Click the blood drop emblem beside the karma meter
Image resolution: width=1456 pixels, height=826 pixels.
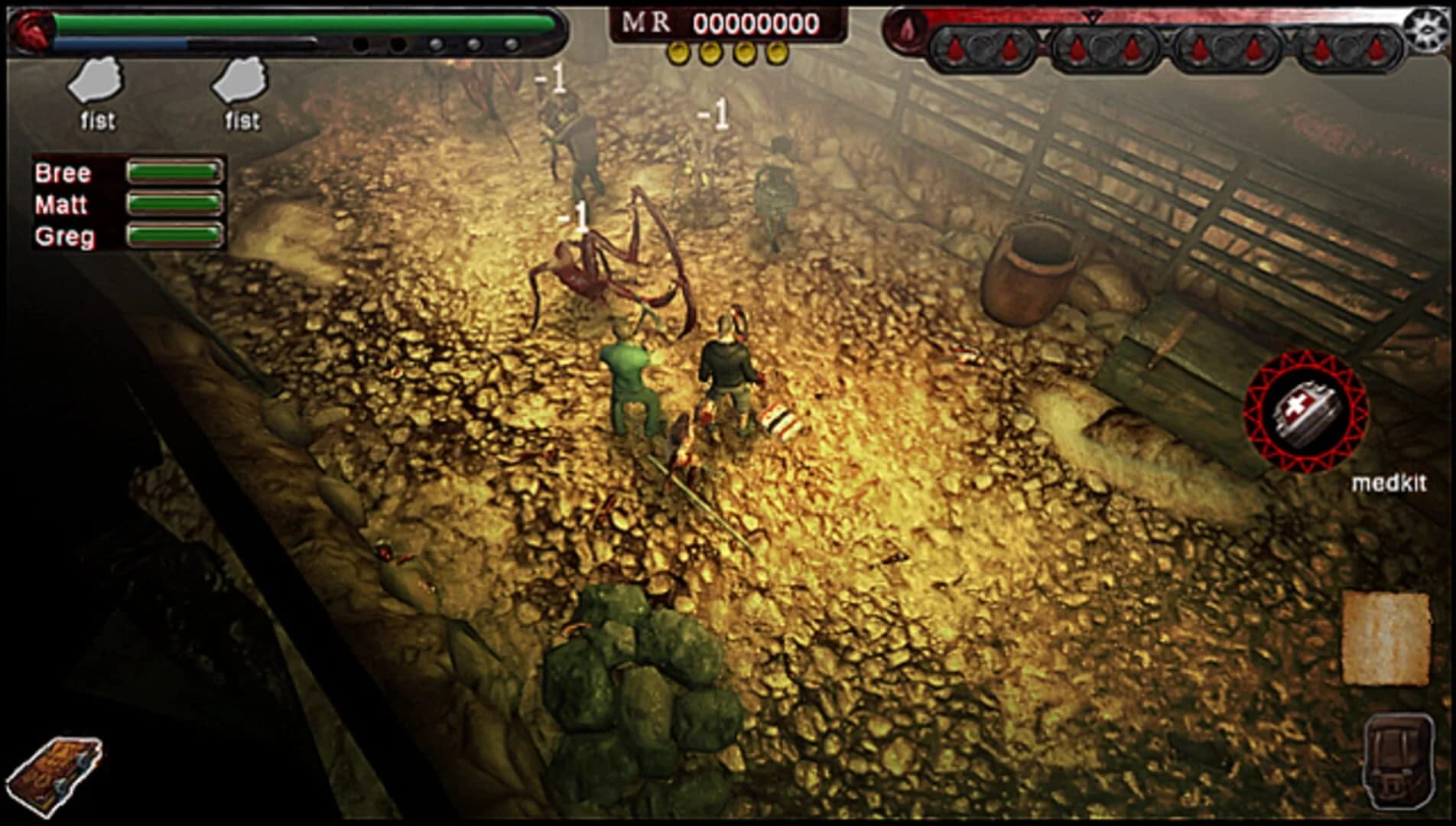coord(907,34)
